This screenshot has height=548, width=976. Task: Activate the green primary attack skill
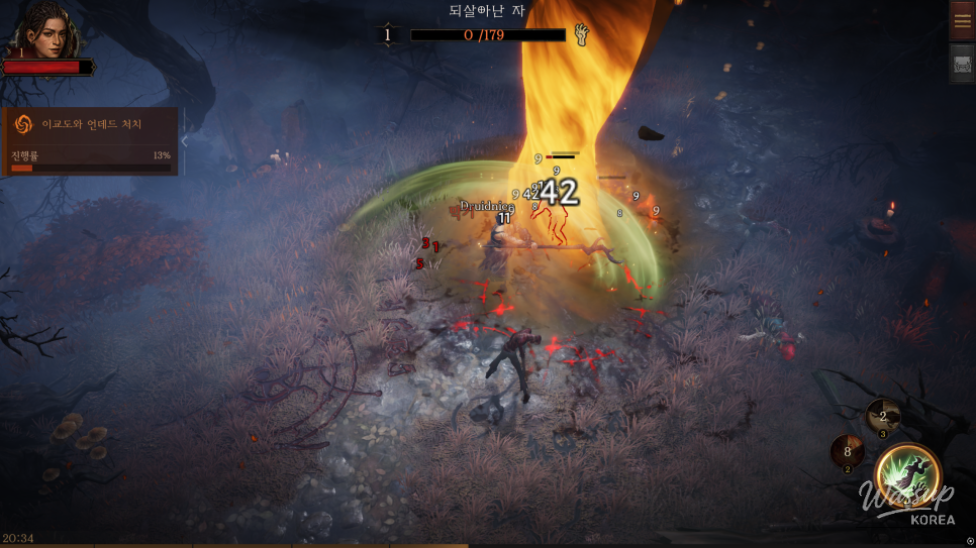(x=908, y=474)
